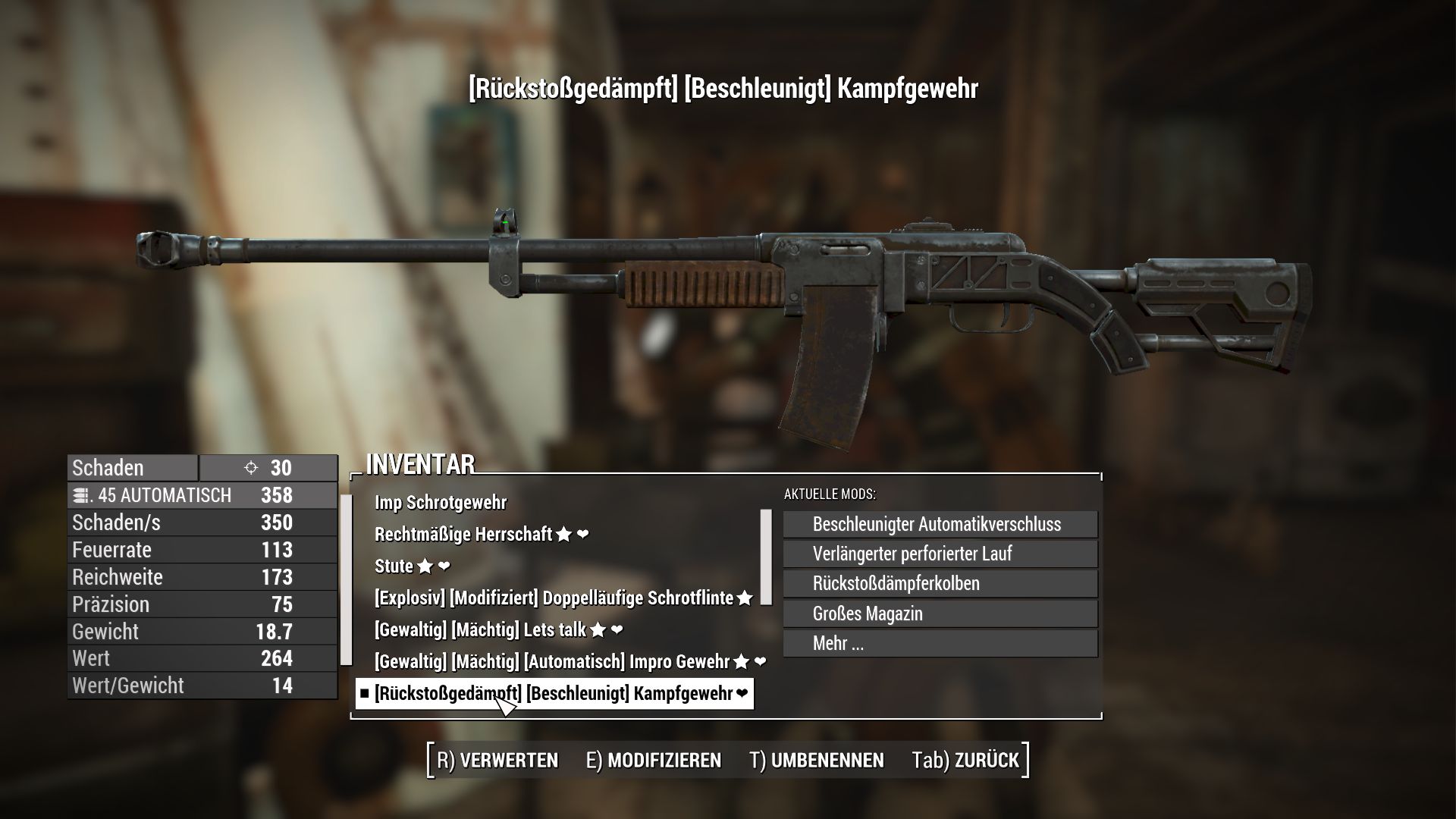
Task: Choose UMBENENNEN to rename the weapon
Action: tap(817, 761)
